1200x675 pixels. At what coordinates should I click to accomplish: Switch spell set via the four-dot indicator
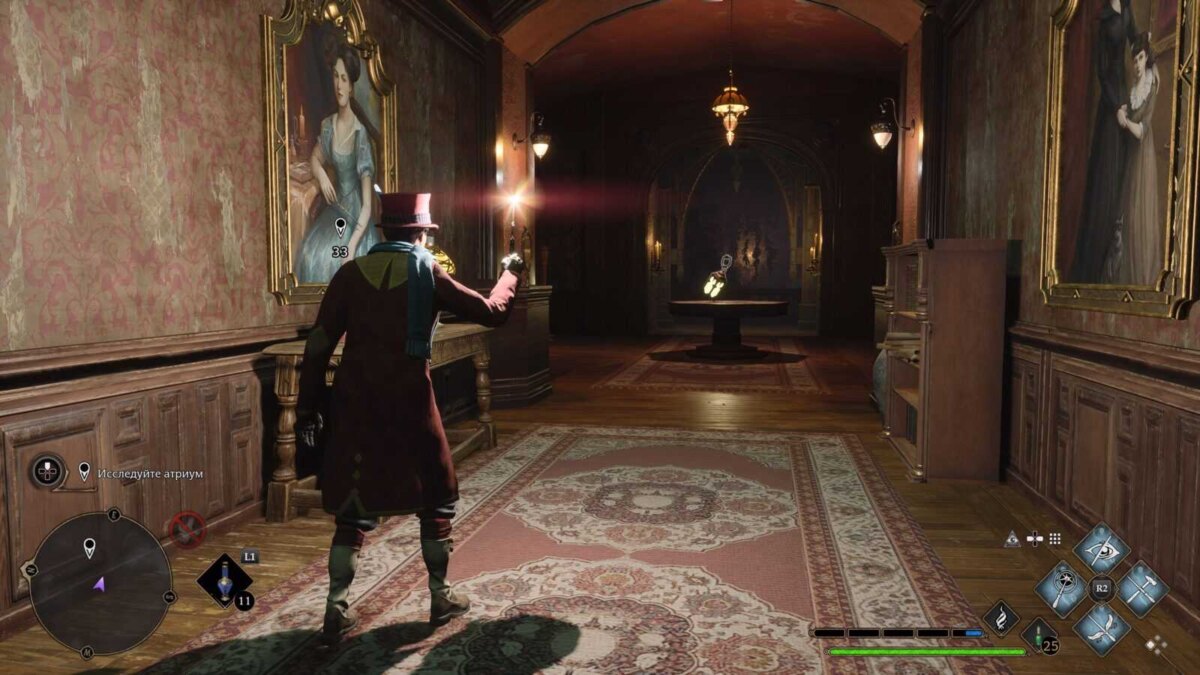tap(1156, 645)
